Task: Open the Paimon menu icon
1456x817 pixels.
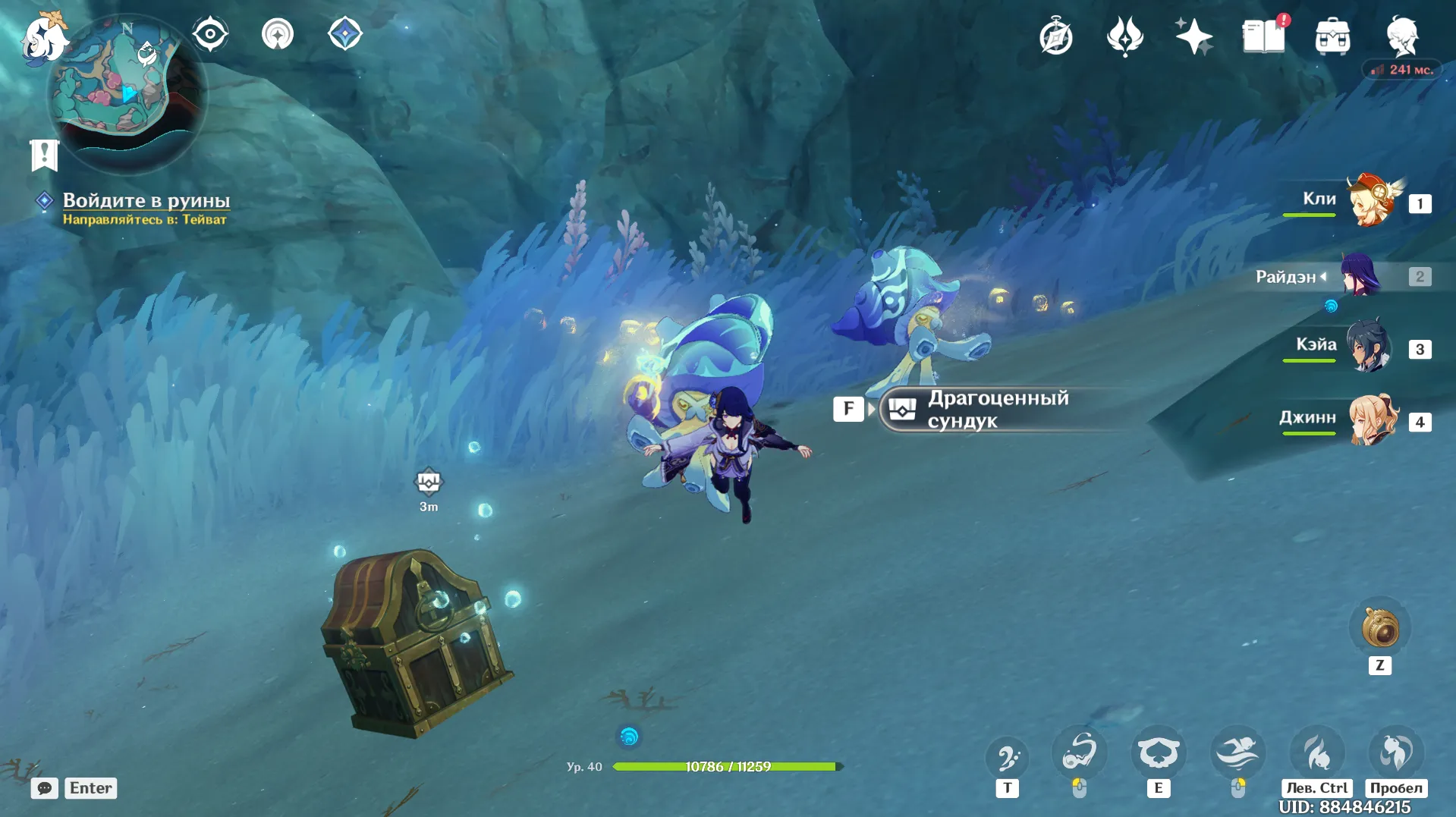Action: [x=44, y=36]
